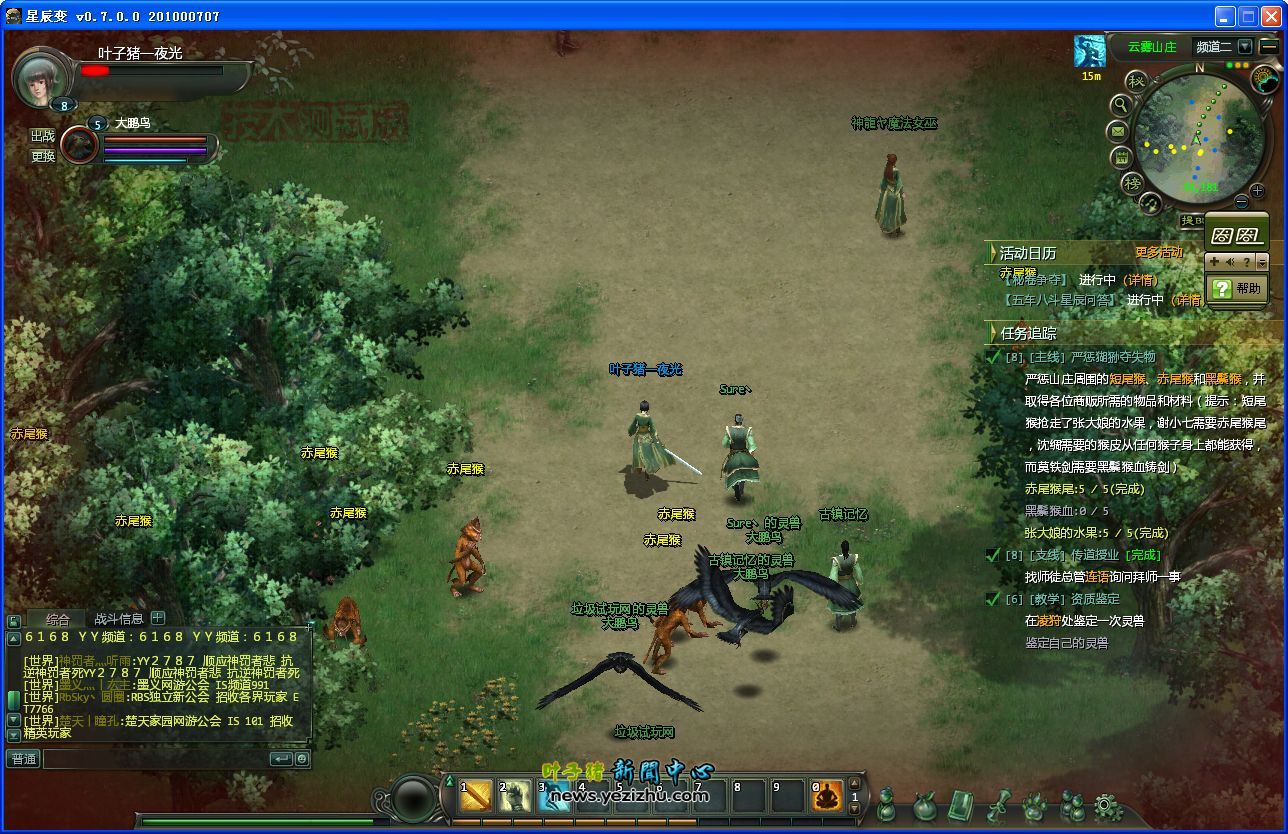Open the chat emoticon smiley button
Image resolution: width=1288 pixels, height=834 pixels.
[x=302, y=759]
